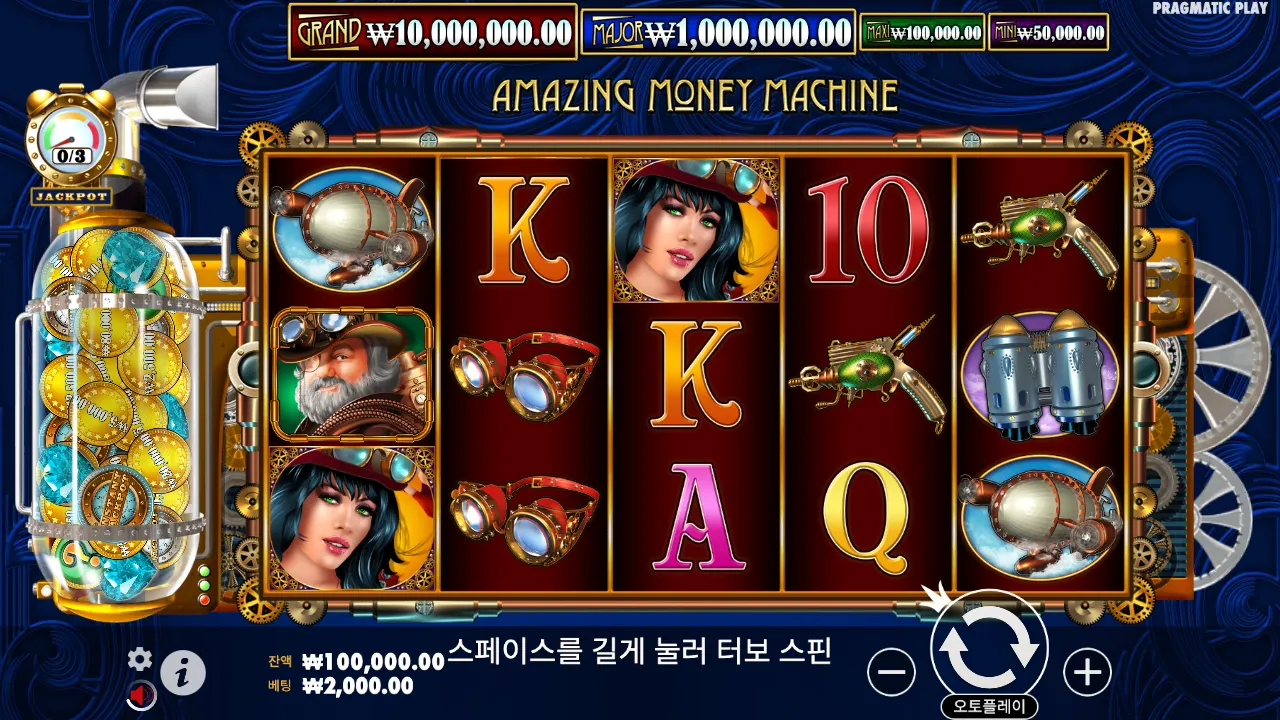
Task: Select the MAJOR jackpot display
Action: [720, 30]
